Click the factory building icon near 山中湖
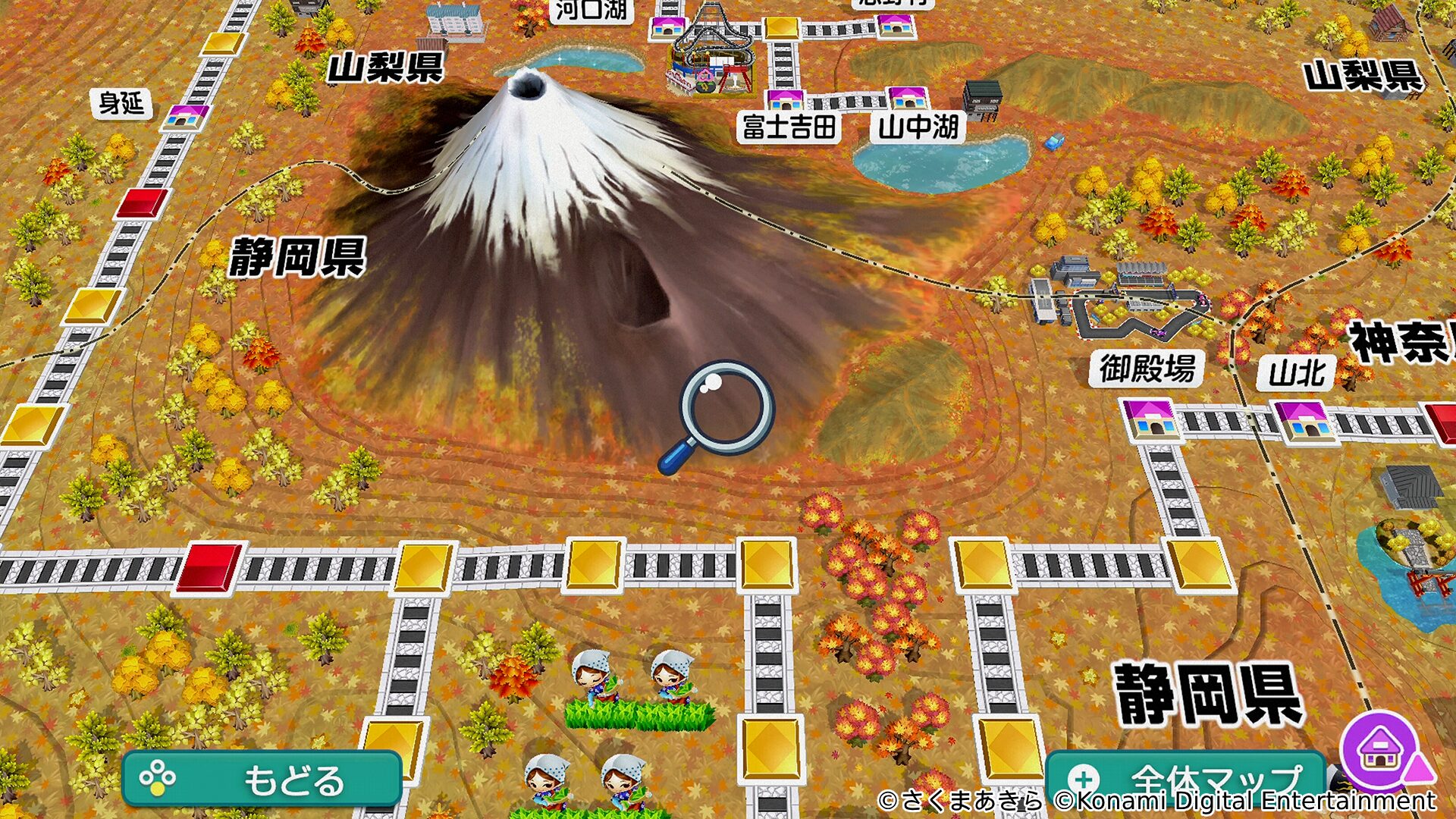This screenshot has width=1456, height=819. (982, 99)
